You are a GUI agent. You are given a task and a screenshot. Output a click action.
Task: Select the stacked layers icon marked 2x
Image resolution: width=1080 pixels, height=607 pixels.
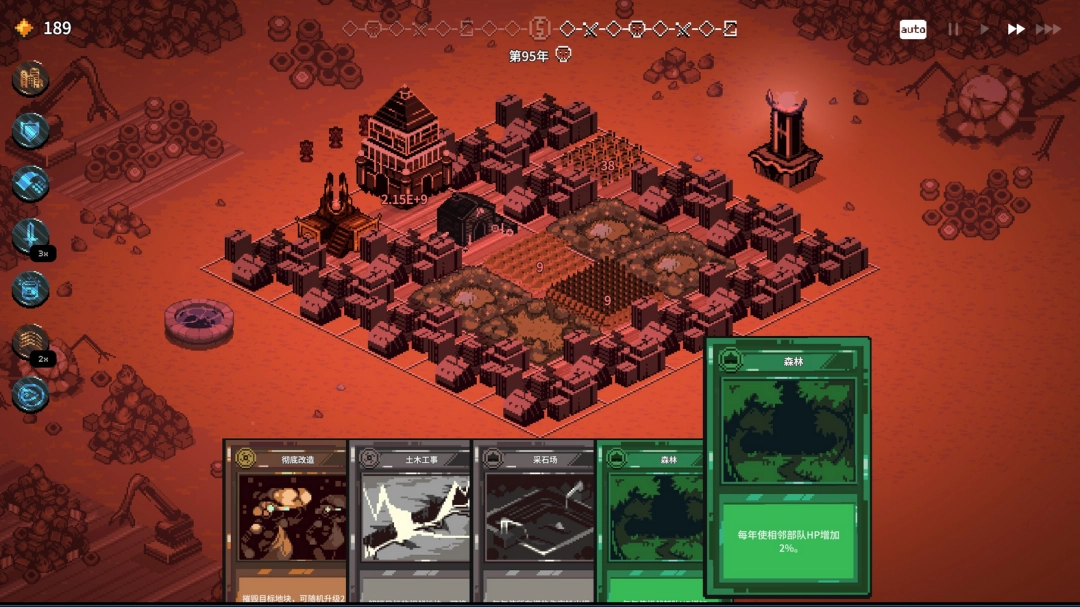31,342
